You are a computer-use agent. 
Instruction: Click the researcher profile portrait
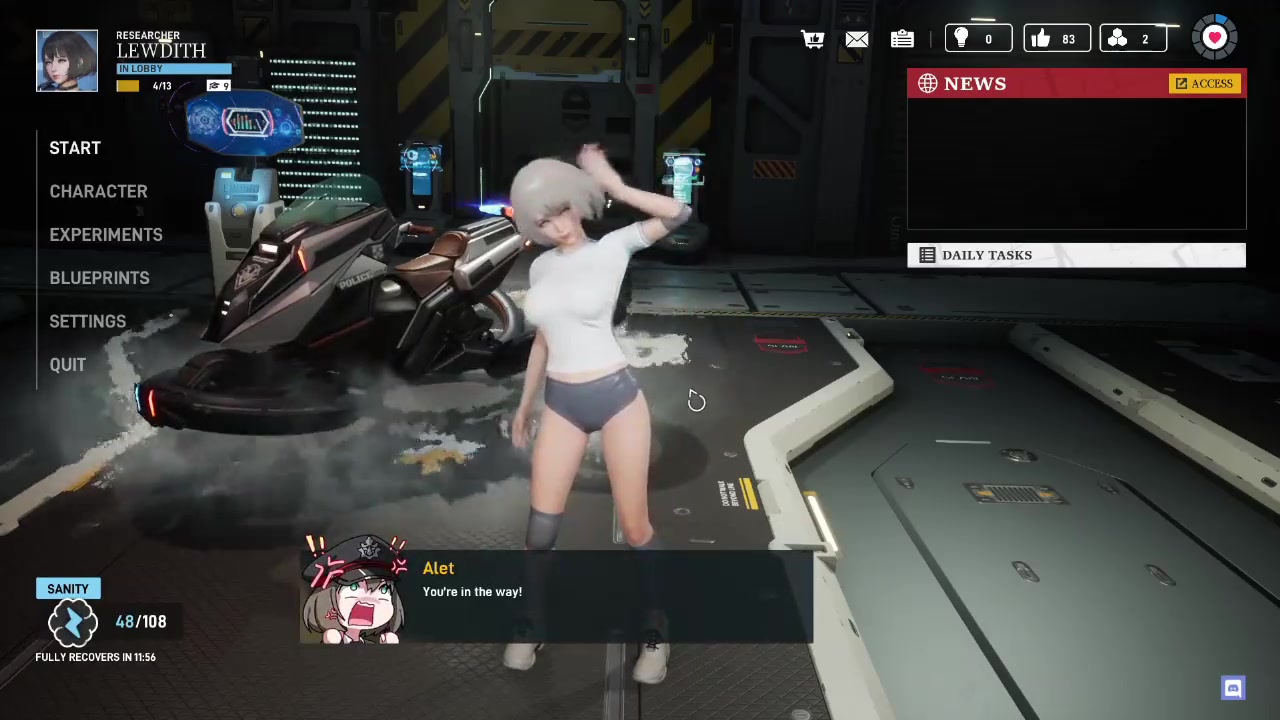coord(67,61)
